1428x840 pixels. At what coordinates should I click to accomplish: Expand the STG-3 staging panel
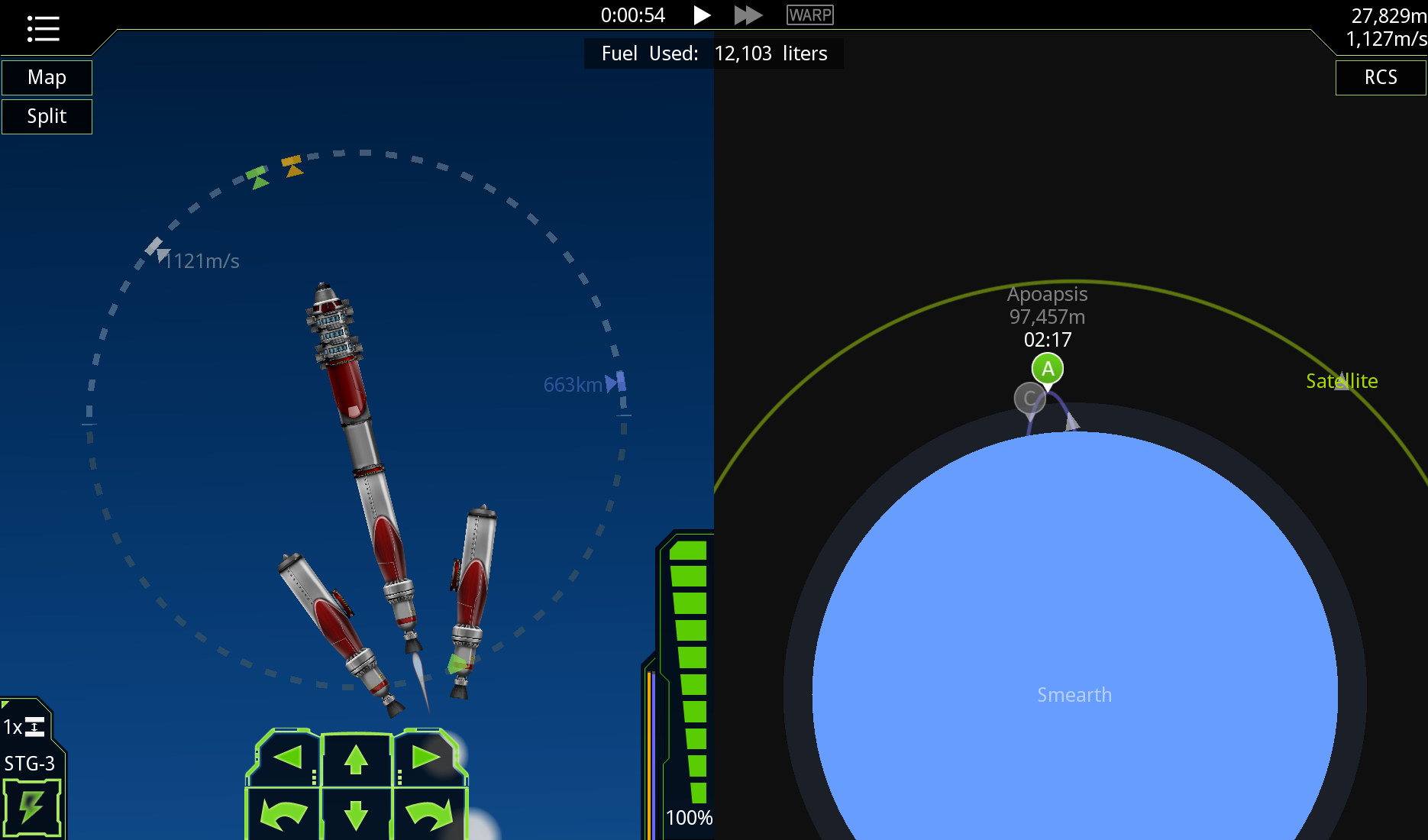(32, 762)
